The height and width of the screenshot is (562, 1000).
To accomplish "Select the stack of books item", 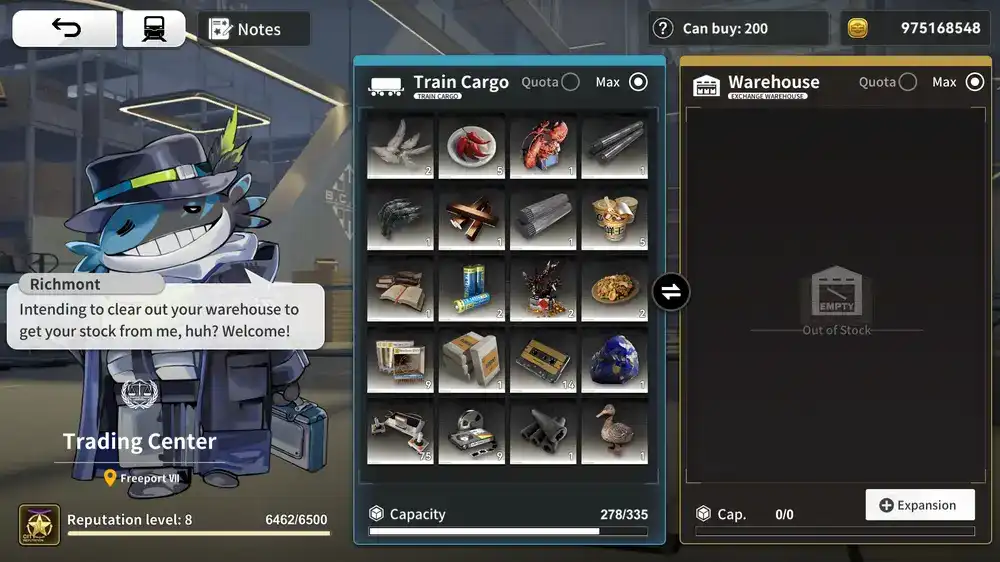I will (400, 290).
